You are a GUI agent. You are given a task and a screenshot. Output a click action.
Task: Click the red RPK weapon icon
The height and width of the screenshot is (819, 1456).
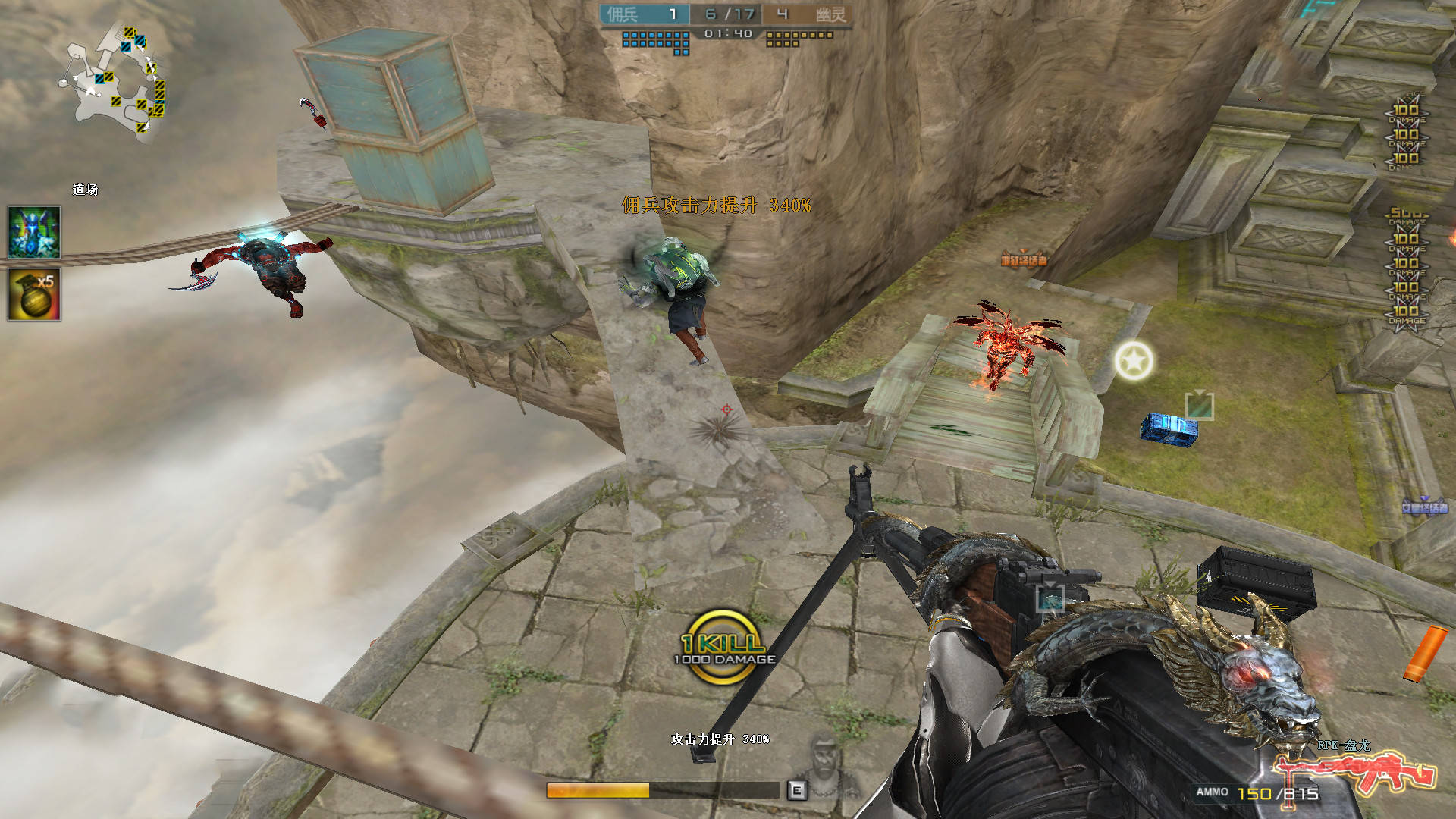point(1354,773)
